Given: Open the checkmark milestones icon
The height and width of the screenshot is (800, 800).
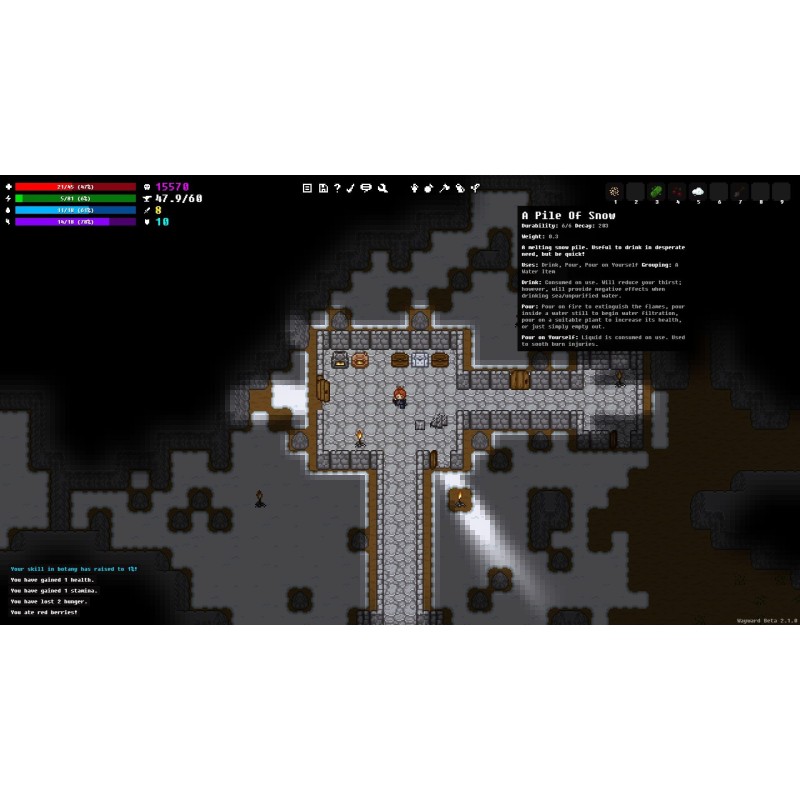Looking at the screenshot, I should point(351,187).
